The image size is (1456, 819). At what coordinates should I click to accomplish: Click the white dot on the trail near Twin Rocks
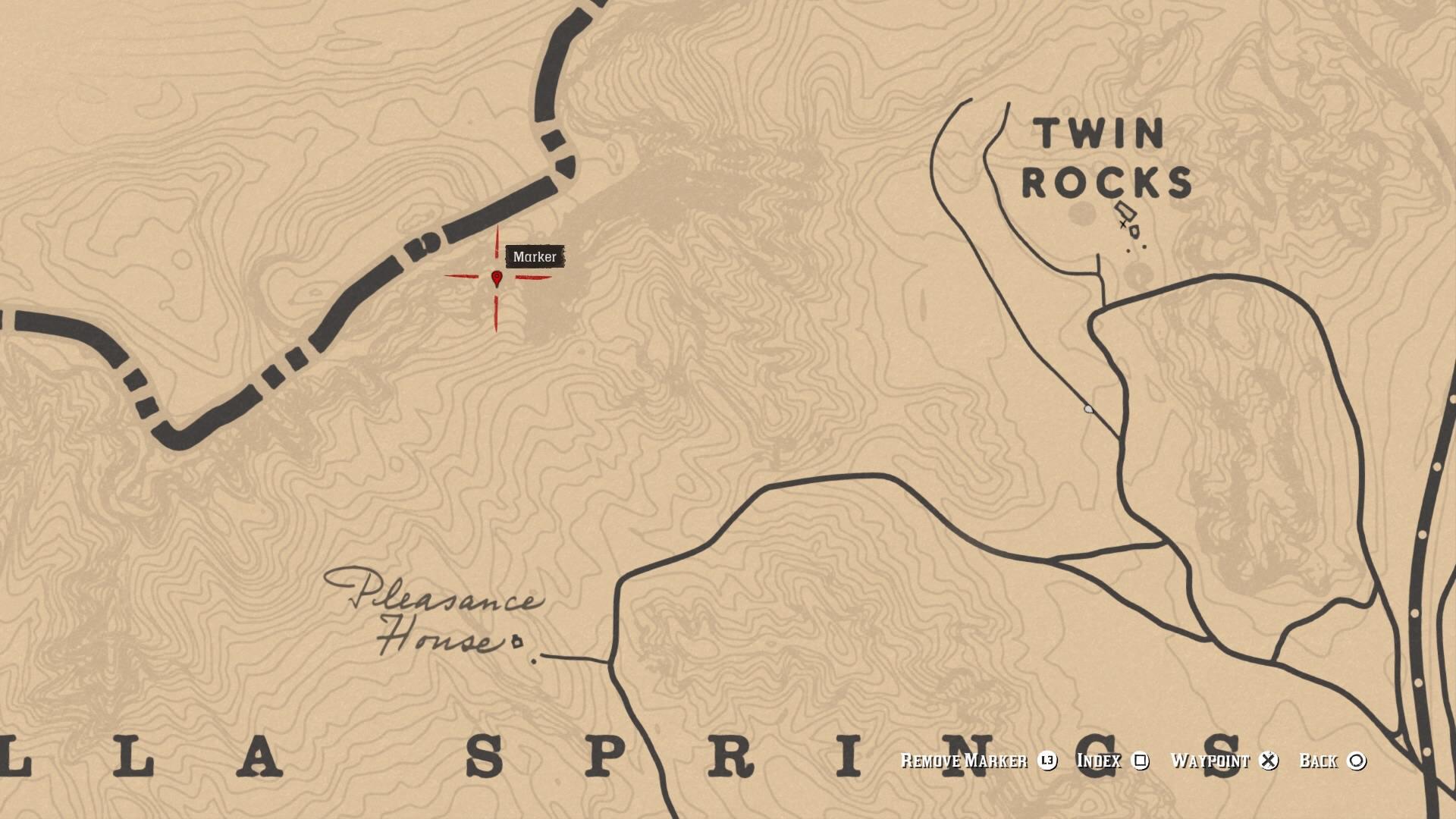tap(1090, 407)
